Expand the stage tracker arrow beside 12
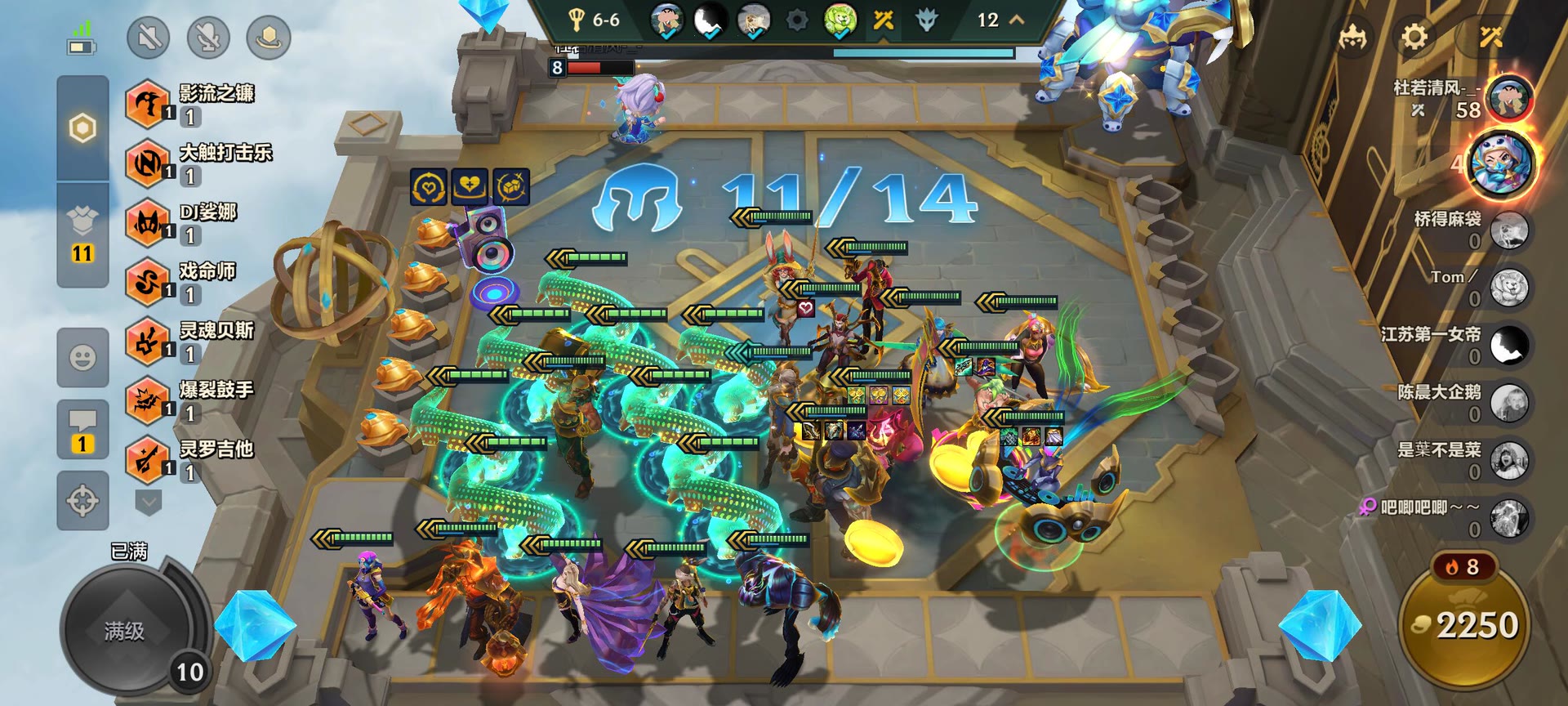 [x=1018, y=20]
